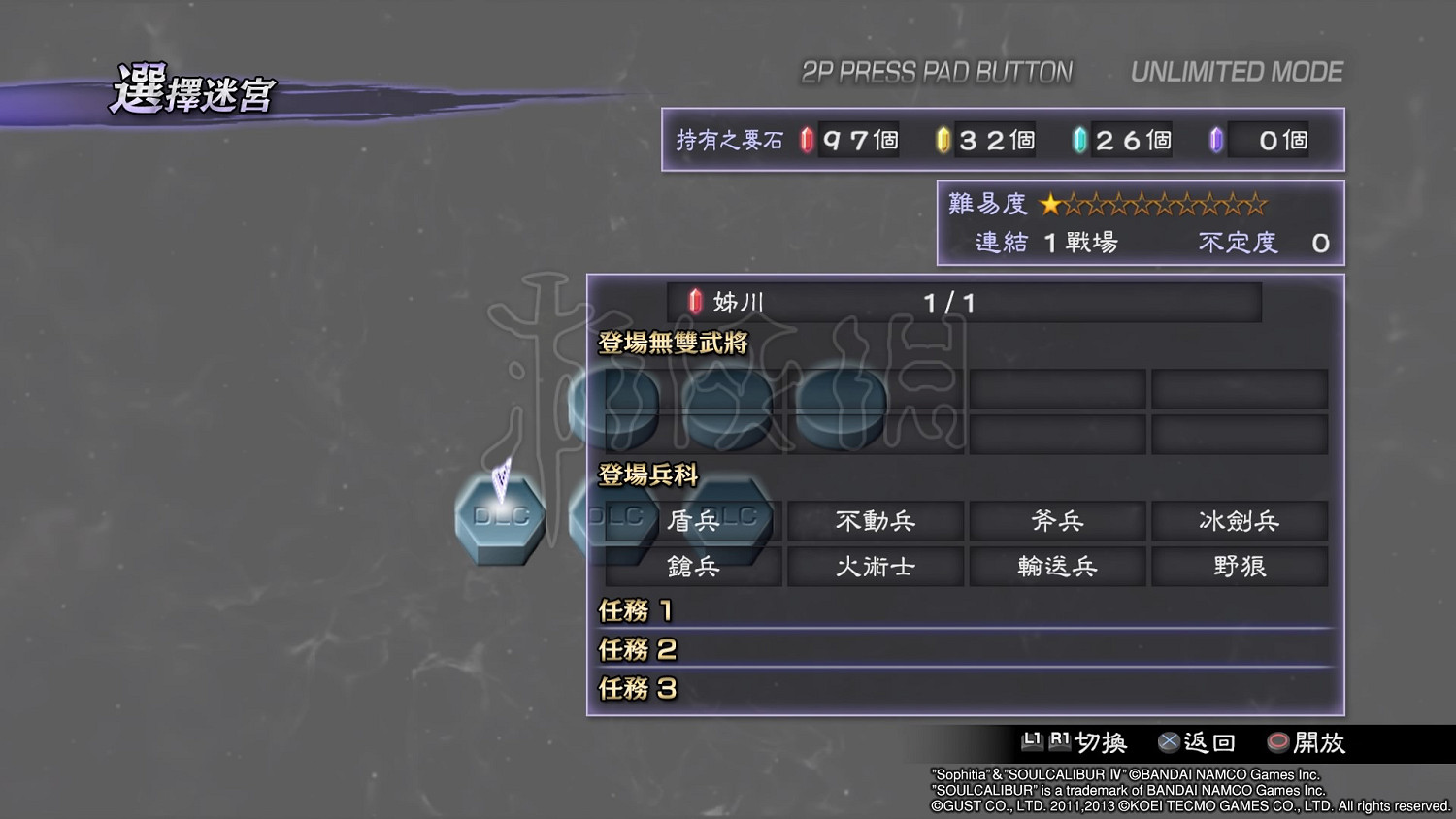The height and width of the screenshot is (819, 1456).
Task: Select the leftmost DLC hexagon map node
Action: point(499,516)
